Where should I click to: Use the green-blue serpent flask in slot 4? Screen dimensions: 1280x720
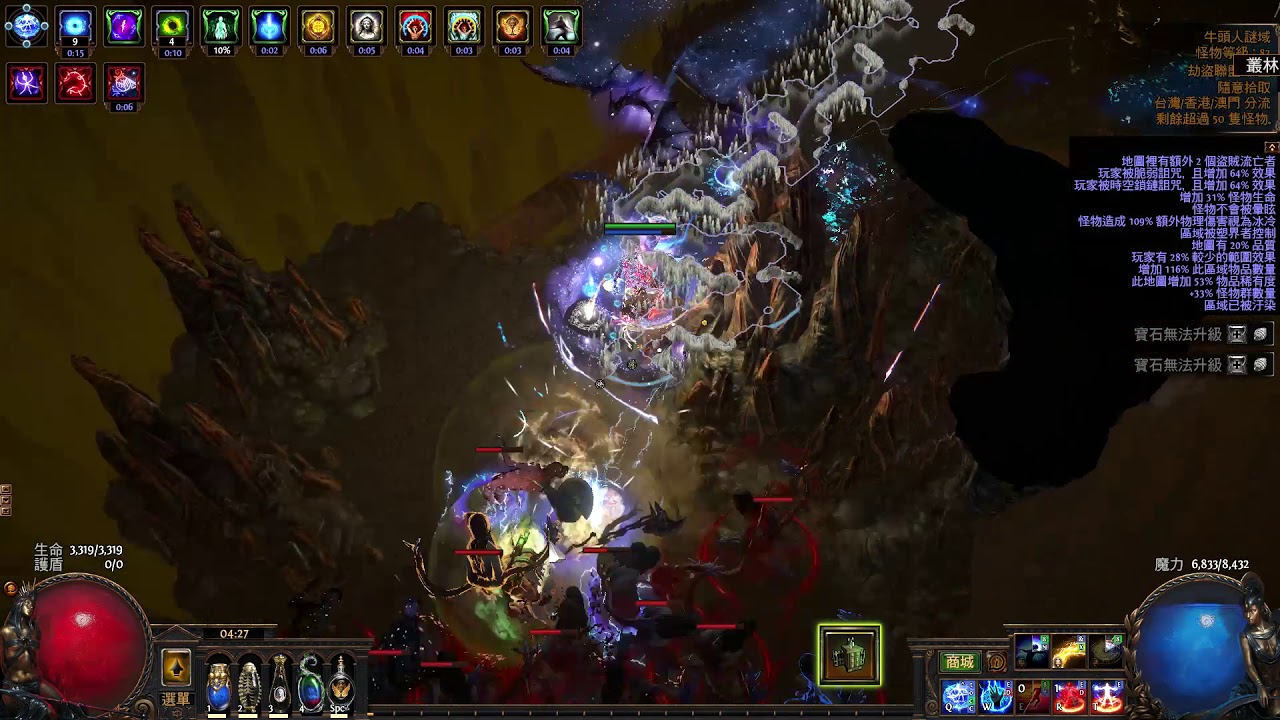(311, 683)
